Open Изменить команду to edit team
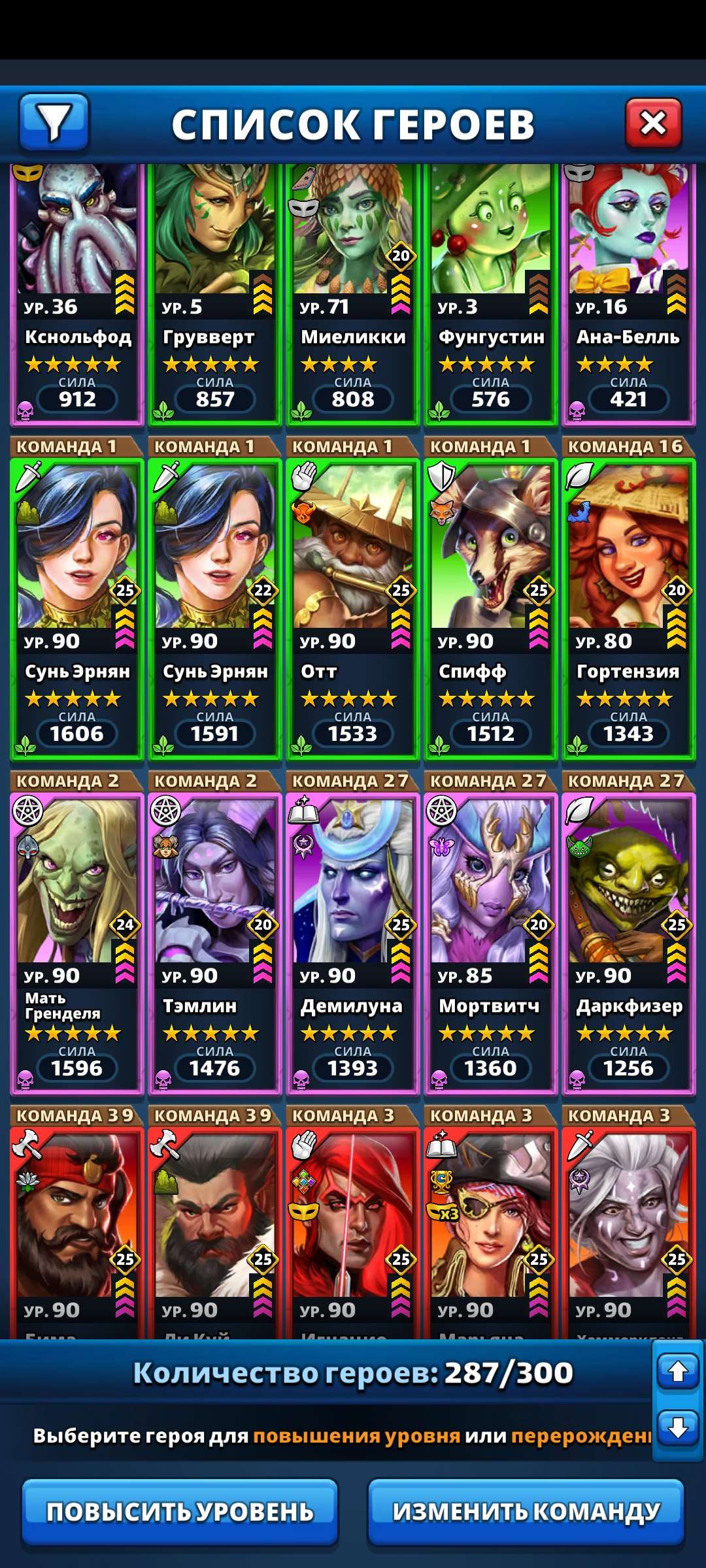 [x=526, y=1512]
